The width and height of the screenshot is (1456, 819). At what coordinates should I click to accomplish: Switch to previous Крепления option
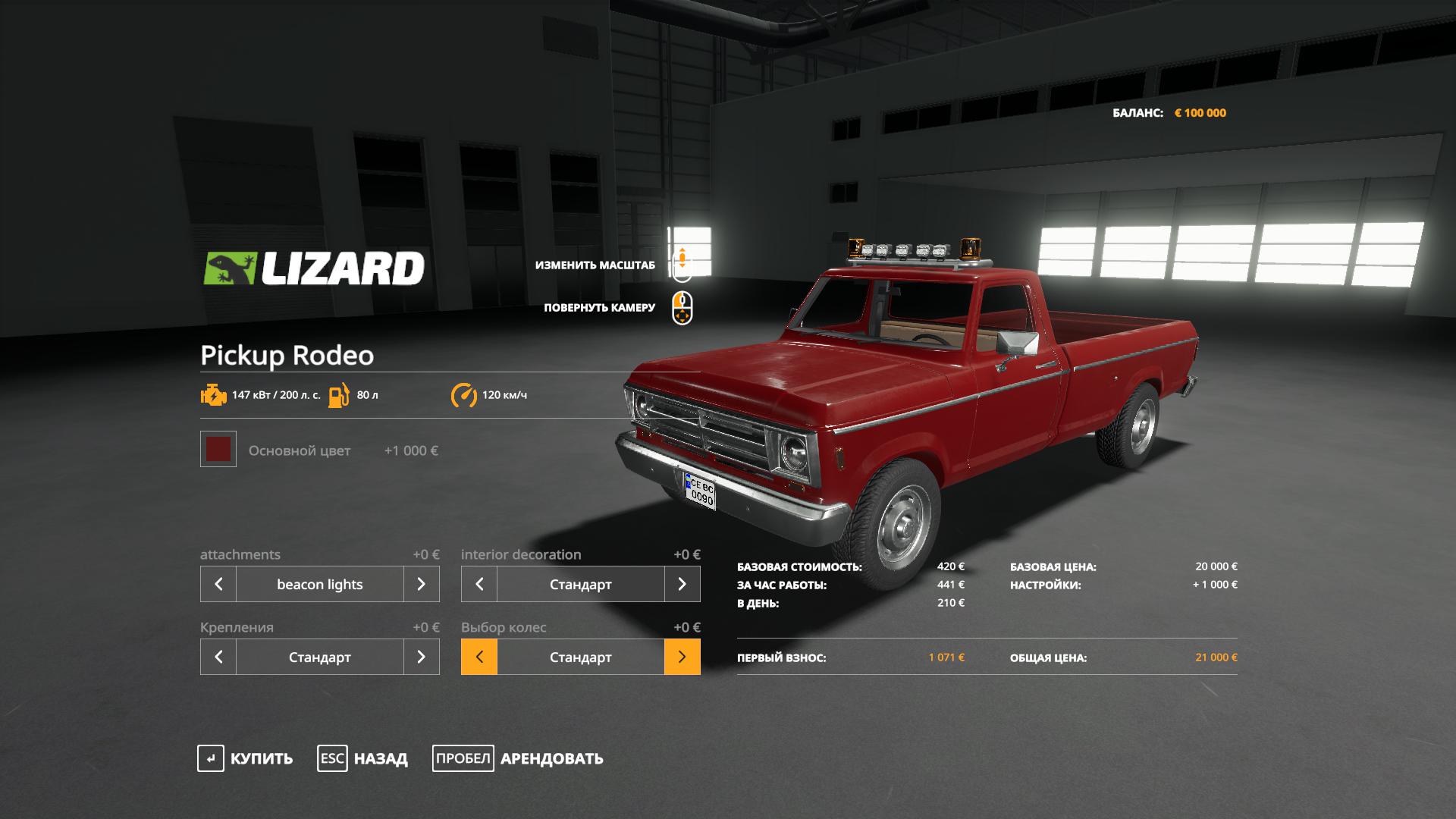(218, 657)
